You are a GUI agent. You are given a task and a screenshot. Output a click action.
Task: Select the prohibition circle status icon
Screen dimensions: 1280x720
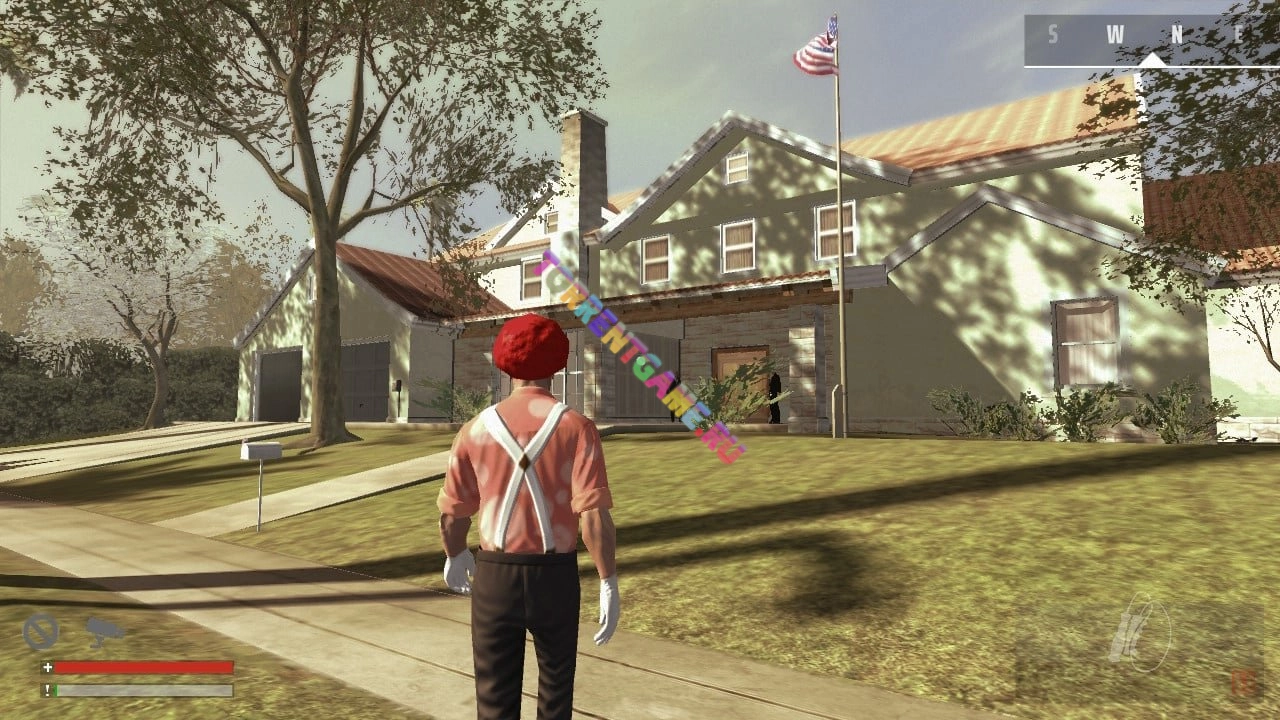click(41, 632)
